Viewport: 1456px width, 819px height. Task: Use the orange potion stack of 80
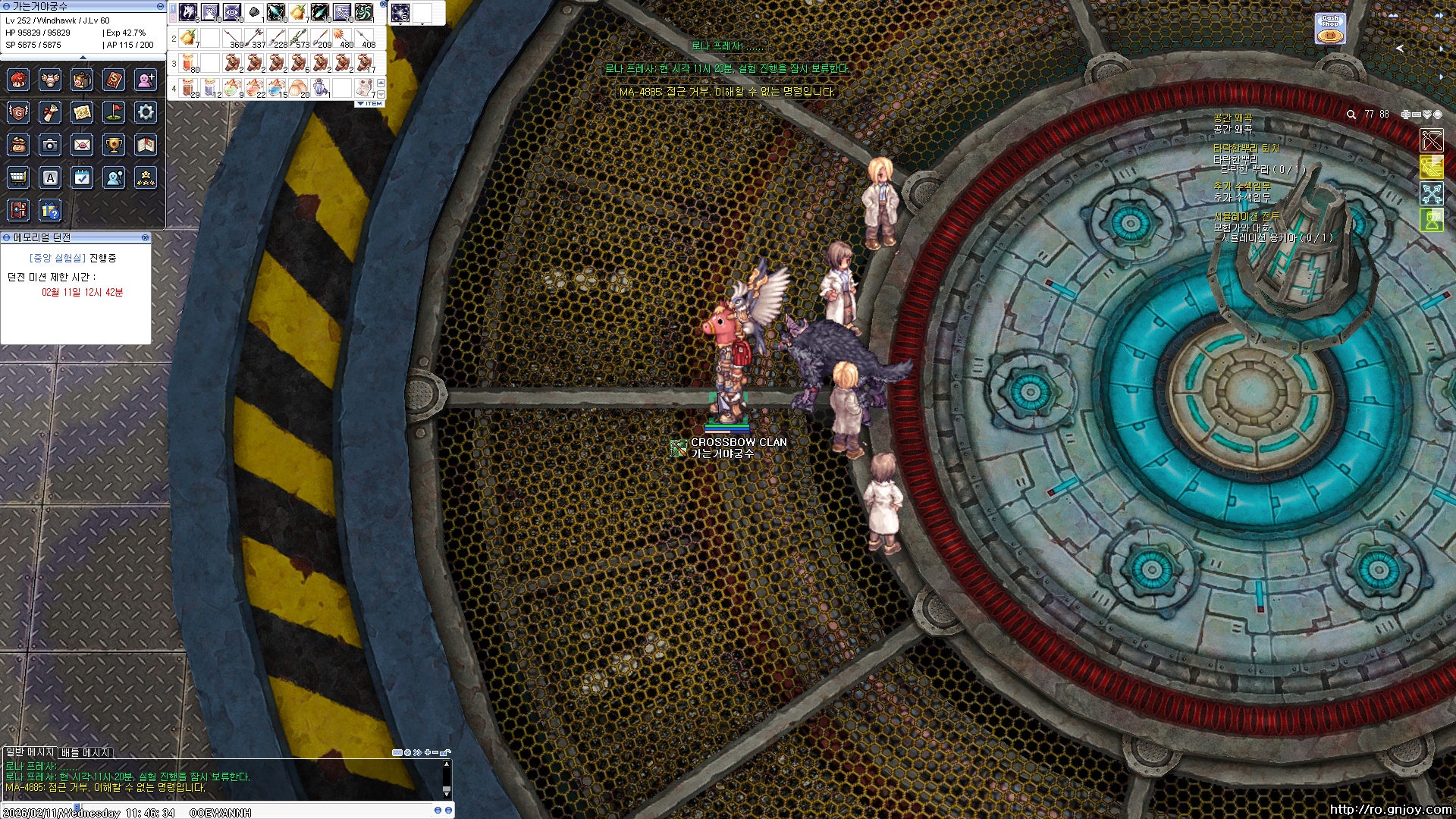click(x=189, y=63)
